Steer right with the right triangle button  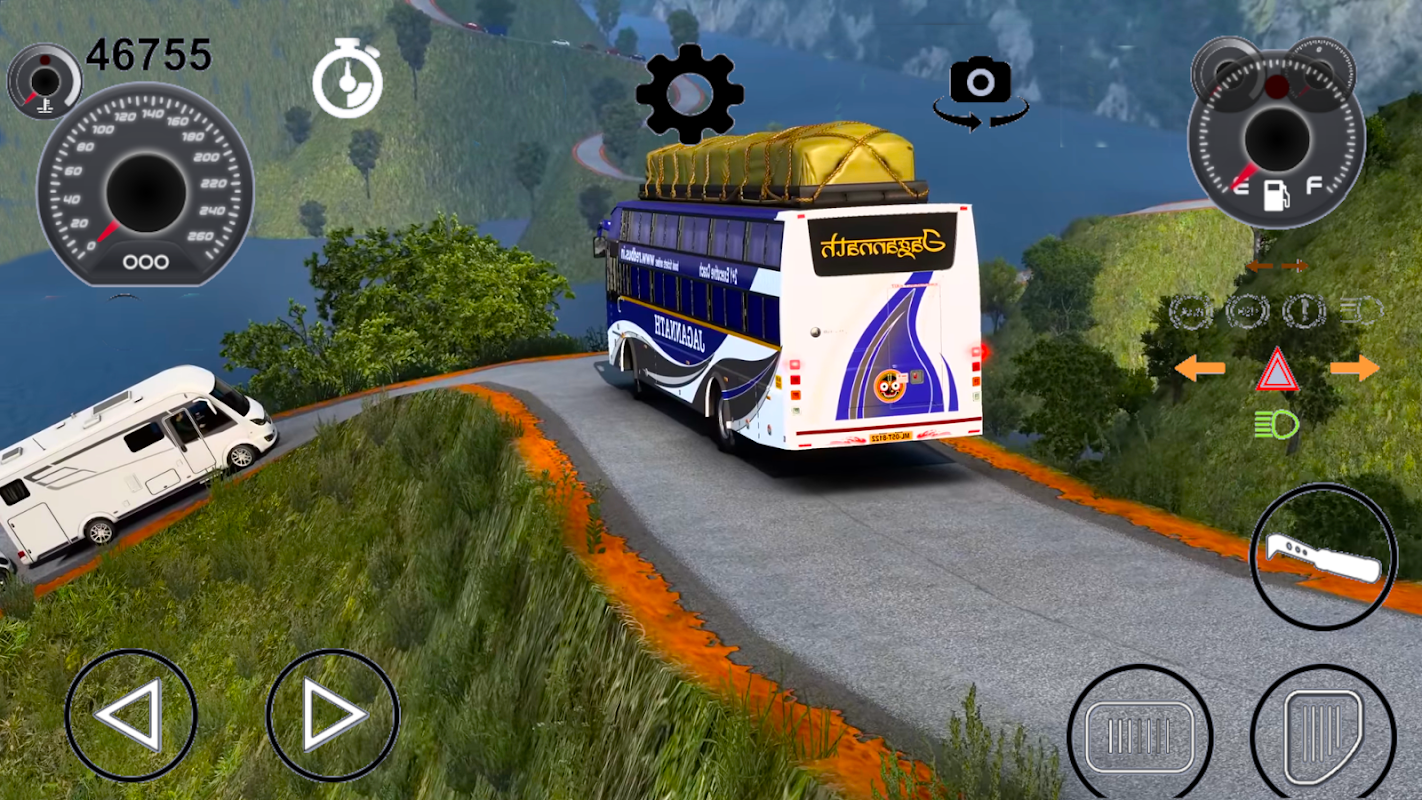pos(333,715)
